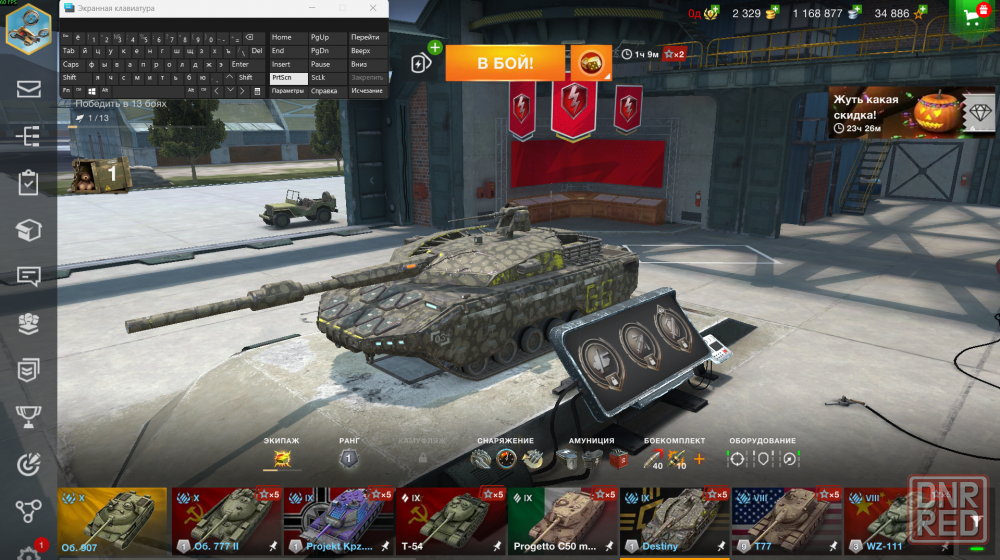Open the «Экипаж» crew icon
Screen dimensions: 1000x560
click(x=282, y=459)
